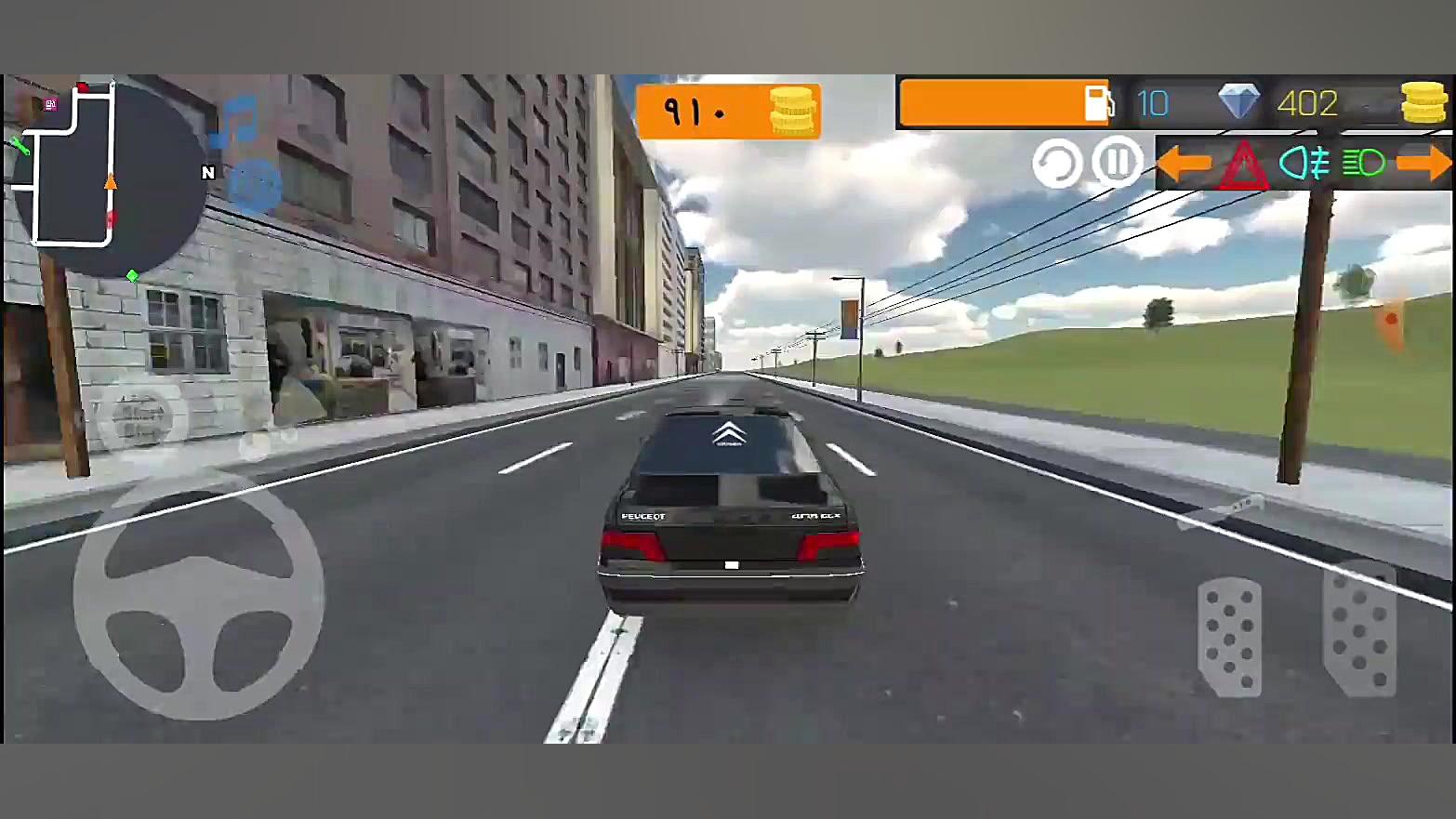The width and height of the screenshot is (1456, 819).
Task: Tap the blue round icon below music note
Action: (x=254, y=185)
